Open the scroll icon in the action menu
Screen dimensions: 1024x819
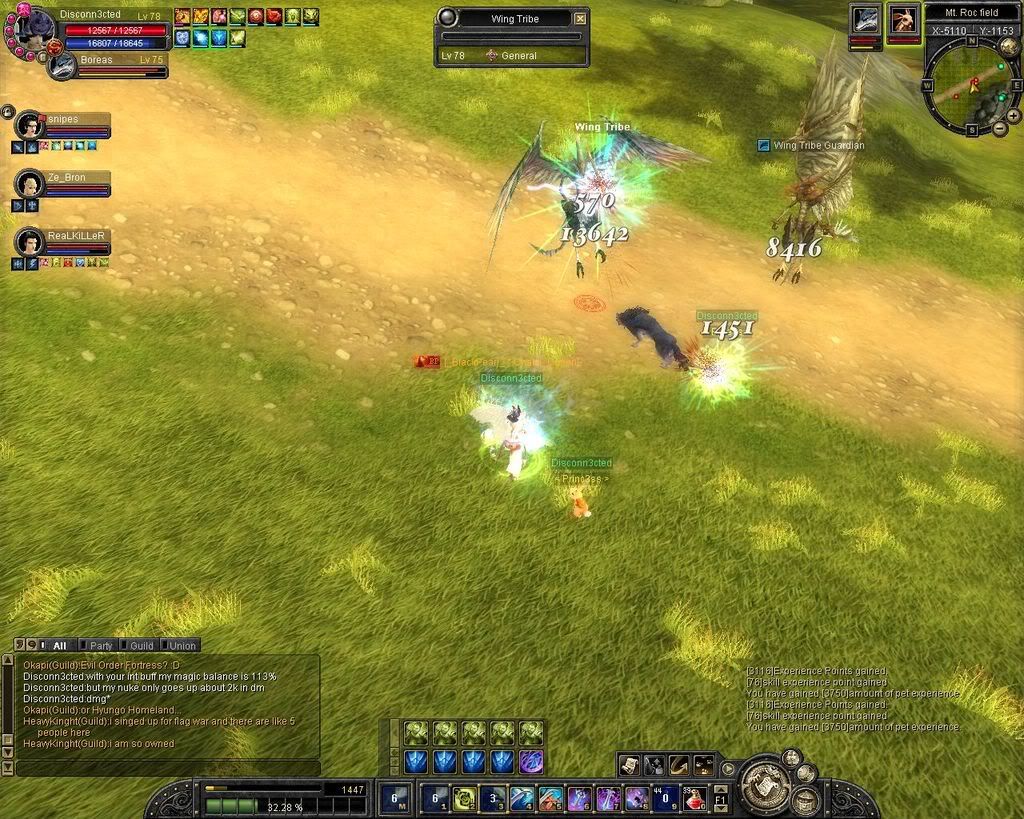(629, 765)
